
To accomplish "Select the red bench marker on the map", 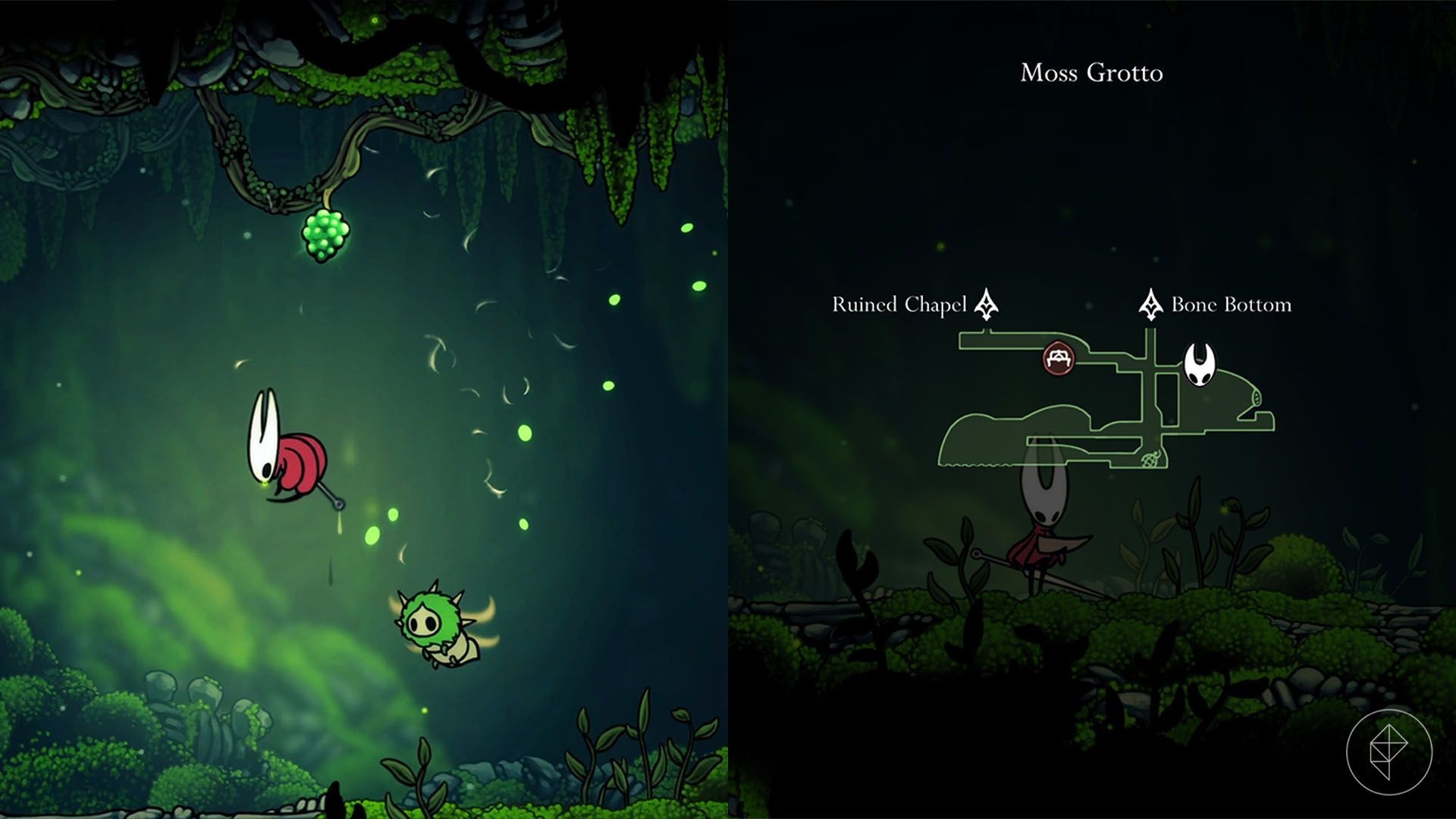I will tap(1058, 359).
